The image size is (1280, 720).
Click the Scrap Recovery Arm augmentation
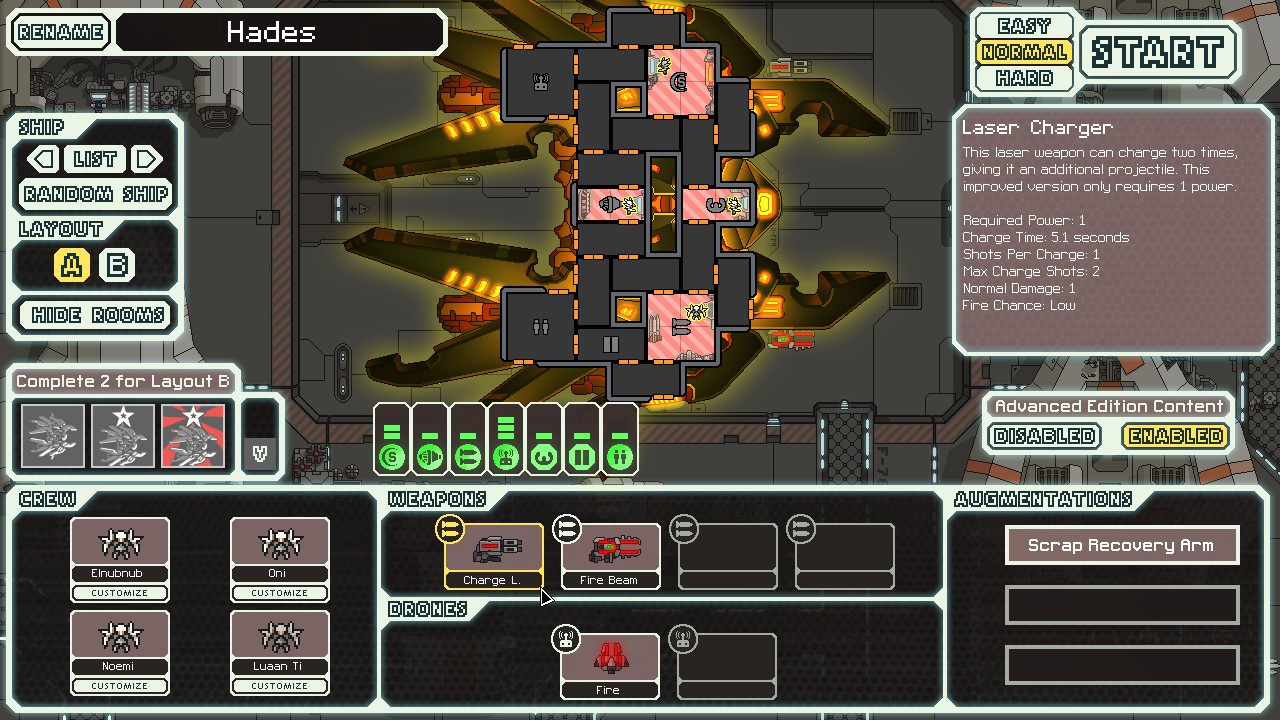click(x=1121, y=546)
